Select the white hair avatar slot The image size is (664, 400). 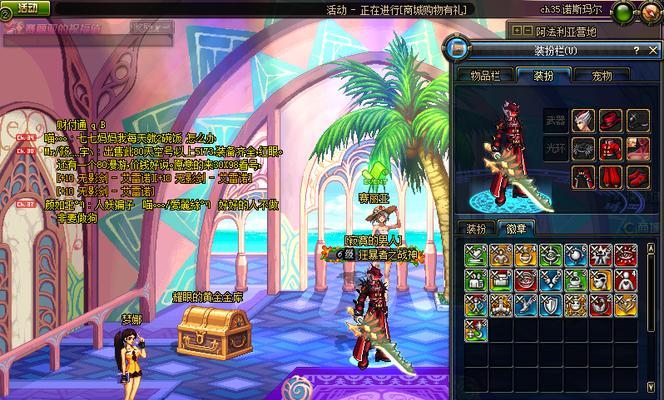[x=583, y=122]
